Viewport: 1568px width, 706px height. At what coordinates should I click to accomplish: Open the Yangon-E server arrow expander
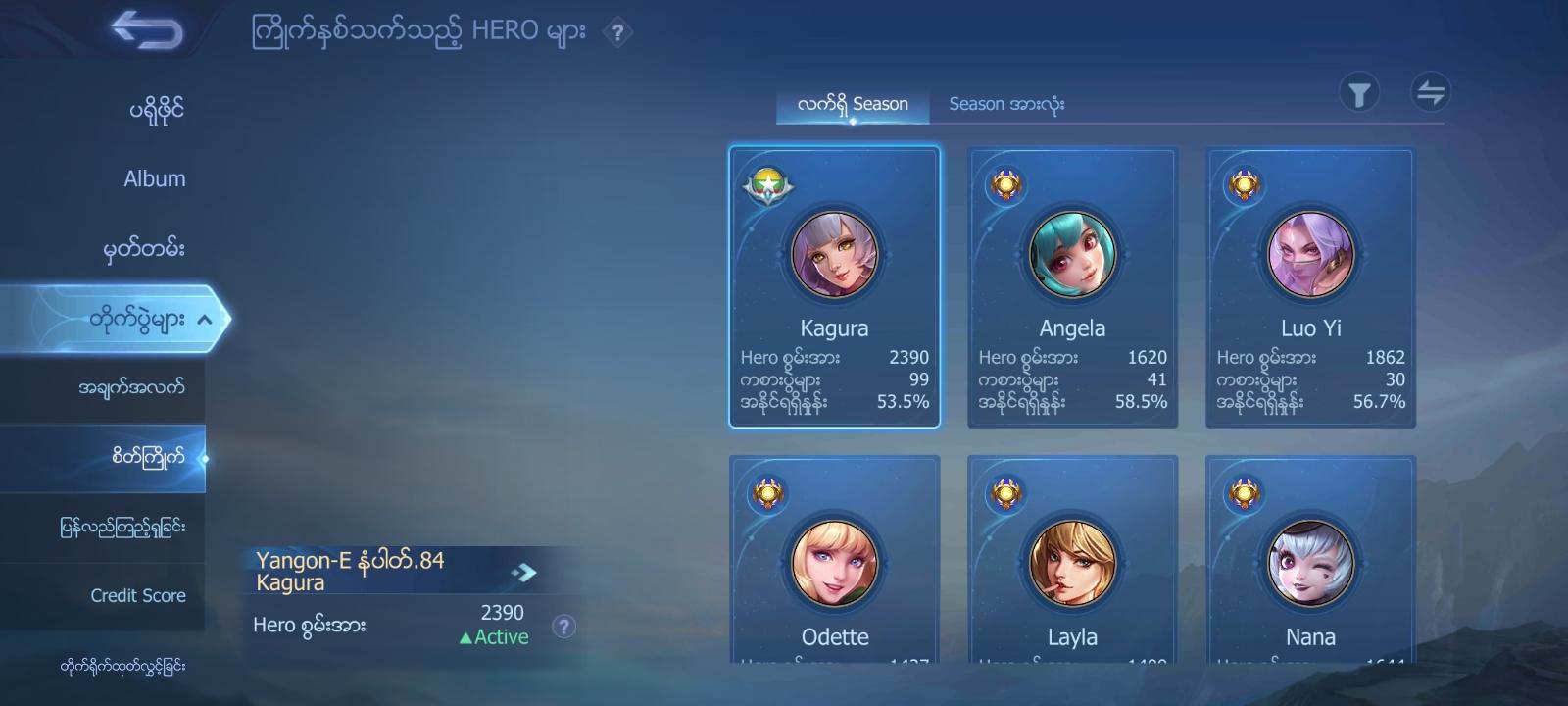click(x=526, y=569)
